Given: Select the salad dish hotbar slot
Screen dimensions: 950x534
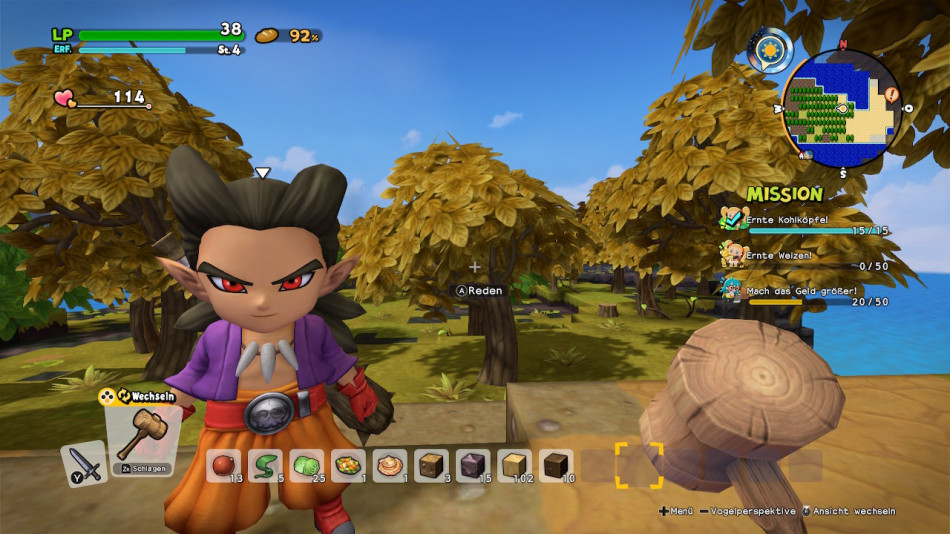Looking at the screenshot, I should (x=349, y=465).
